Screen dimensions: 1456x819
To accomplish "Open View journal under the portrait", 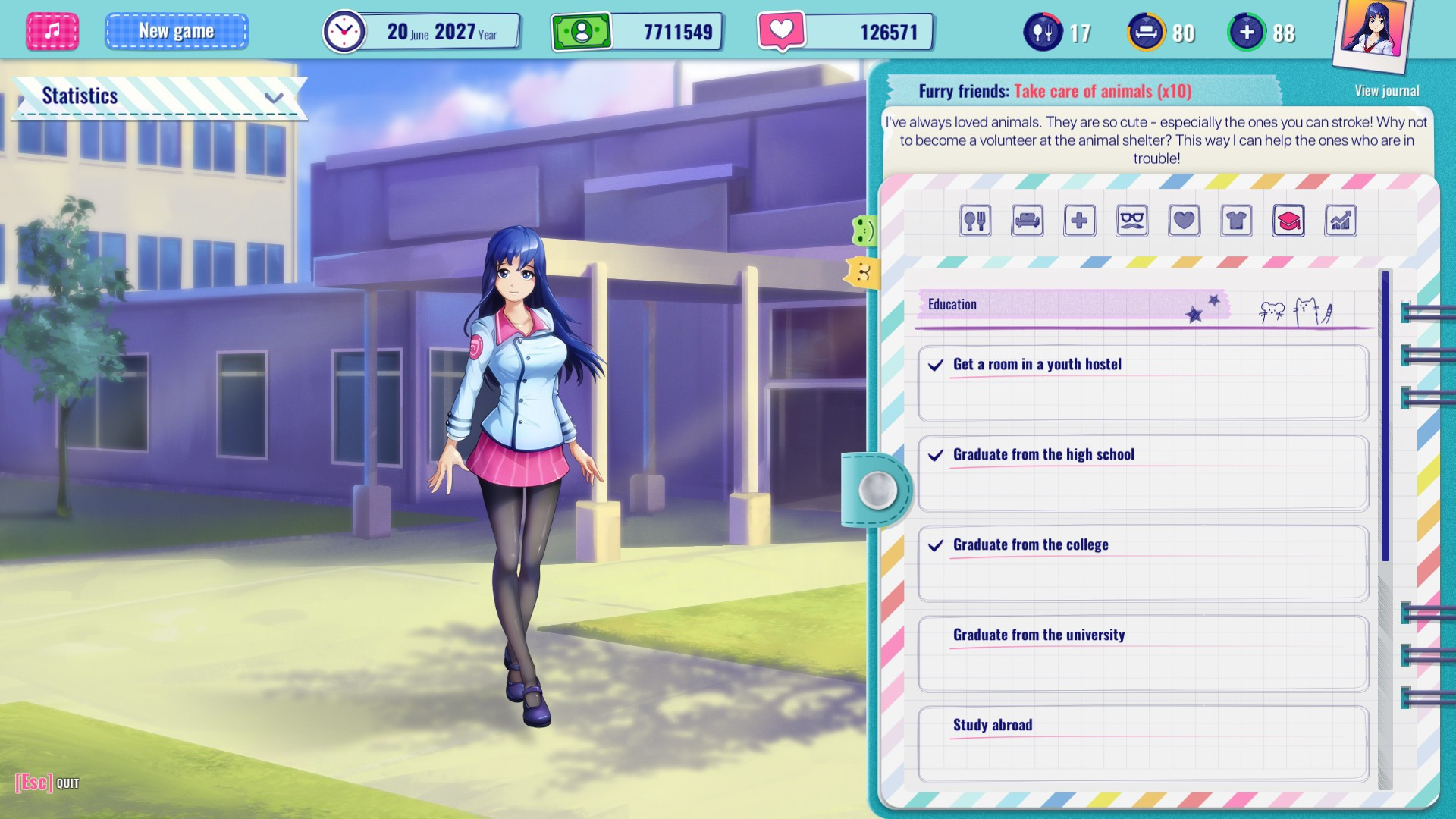I will pos(1386,91).
